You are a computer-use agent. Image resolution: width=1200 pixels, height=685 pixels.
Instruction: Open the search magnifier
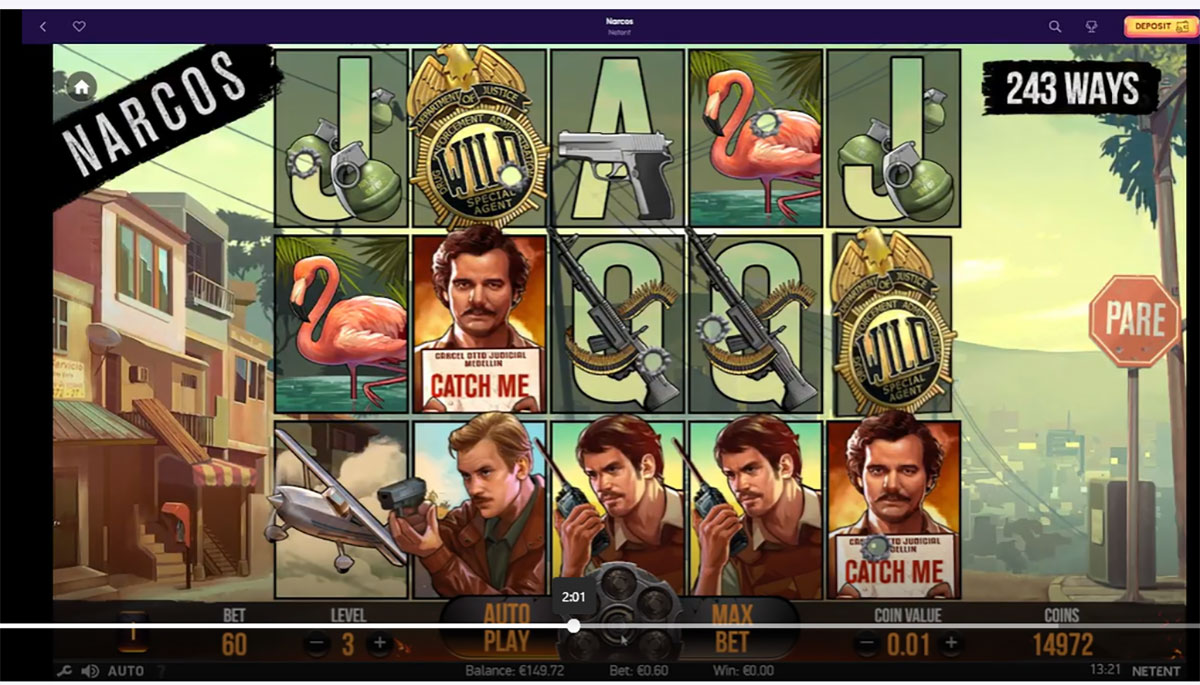[1055, 27]
